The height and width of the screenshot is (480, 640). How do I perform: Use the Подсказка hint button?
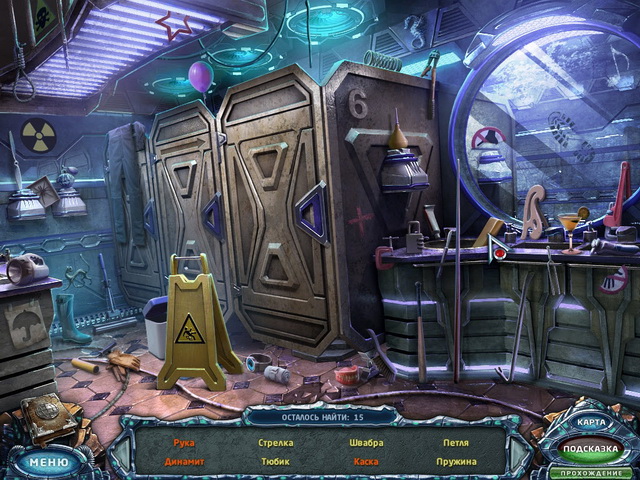(590, 449)
